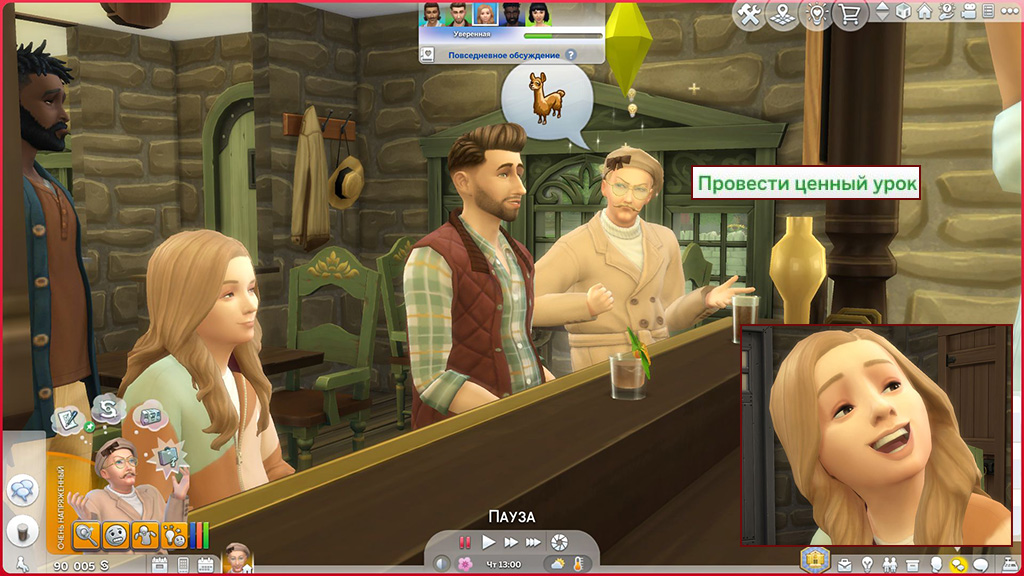Image resolution: width=1024 pixels, height=576 pixels.
Task: Click the red pause button
Action: pos(465,542)
